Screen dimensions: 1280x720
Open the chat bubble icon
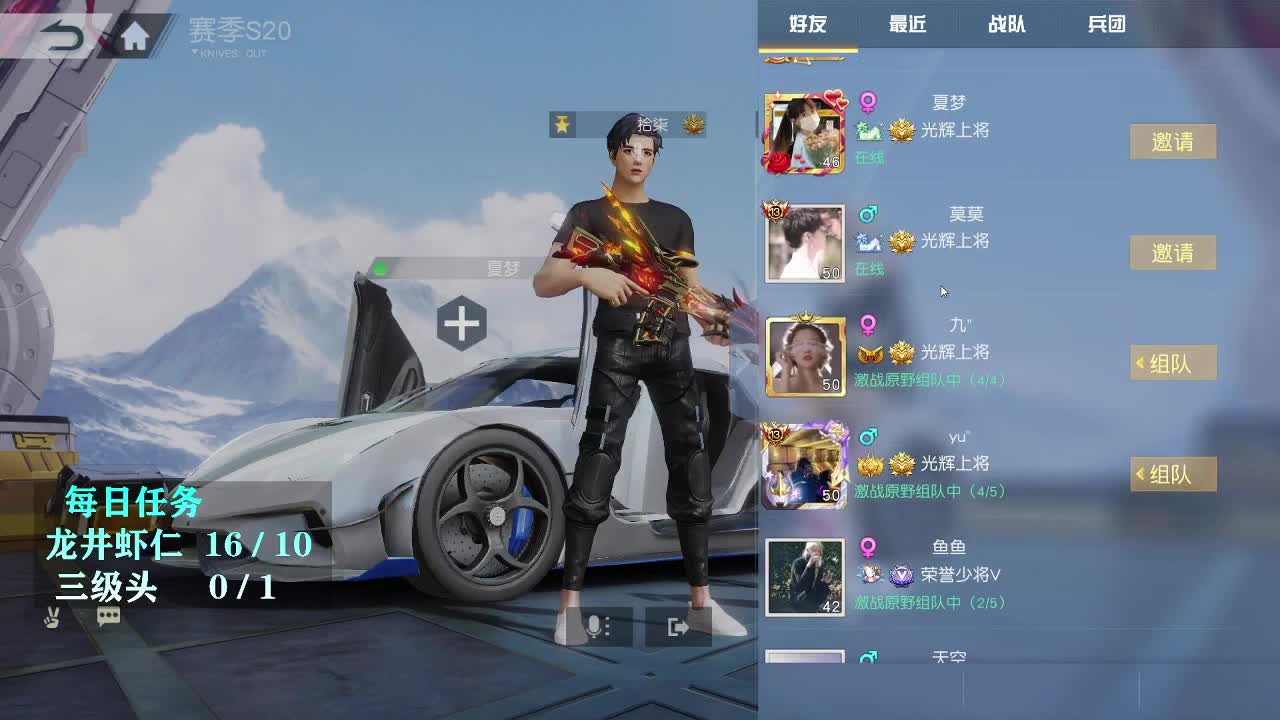click(108, 617)
